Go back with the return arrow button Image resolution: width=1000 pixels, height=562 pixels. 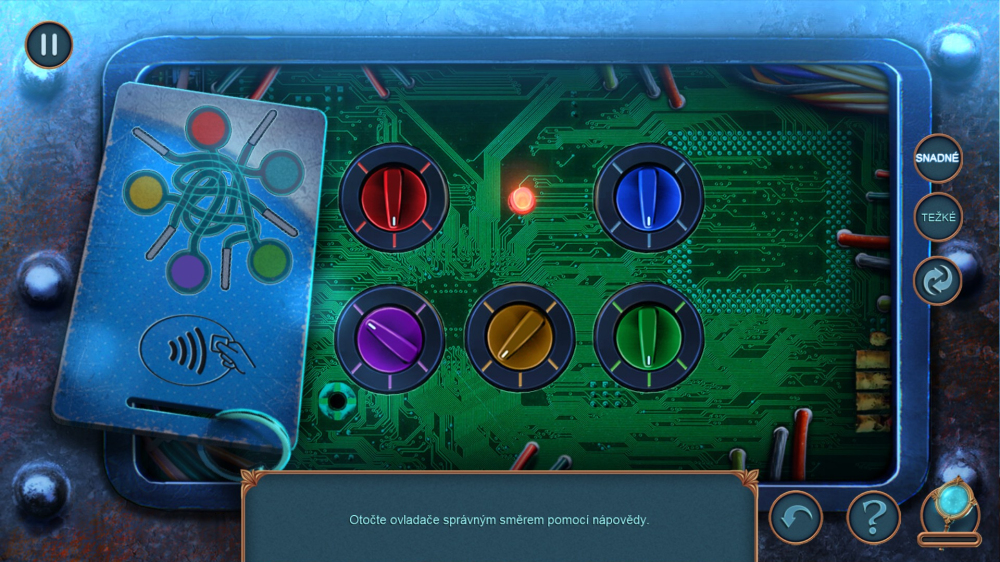point(795,517)
